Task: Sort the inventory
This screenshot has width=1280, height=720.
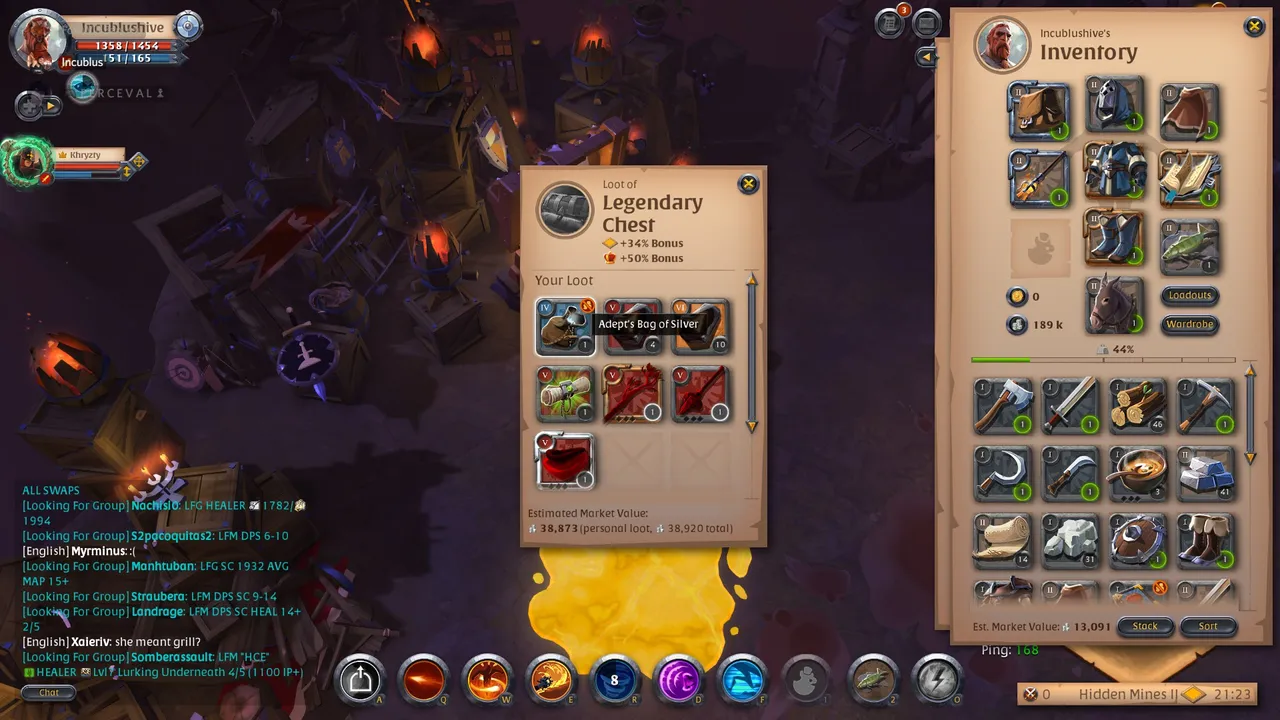Action: tap(1208, 626)
